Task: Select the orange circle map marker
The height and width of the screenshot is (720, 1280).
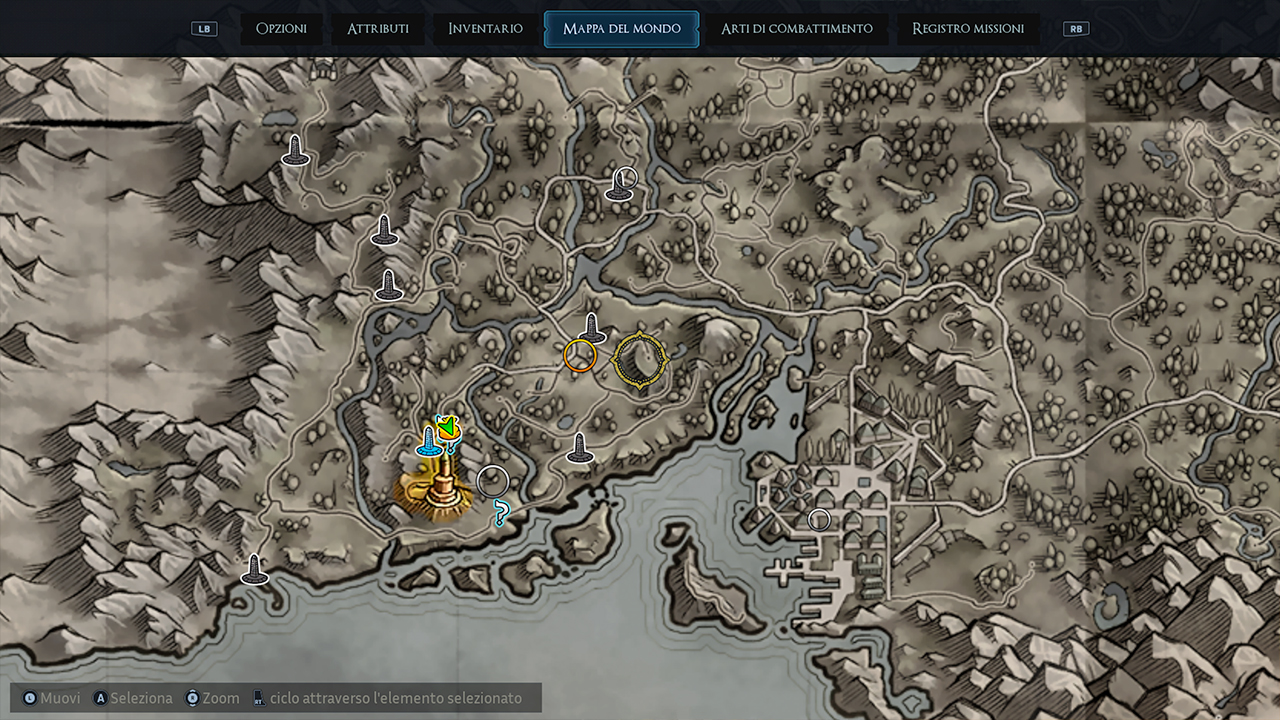Action: coord(580,355)
